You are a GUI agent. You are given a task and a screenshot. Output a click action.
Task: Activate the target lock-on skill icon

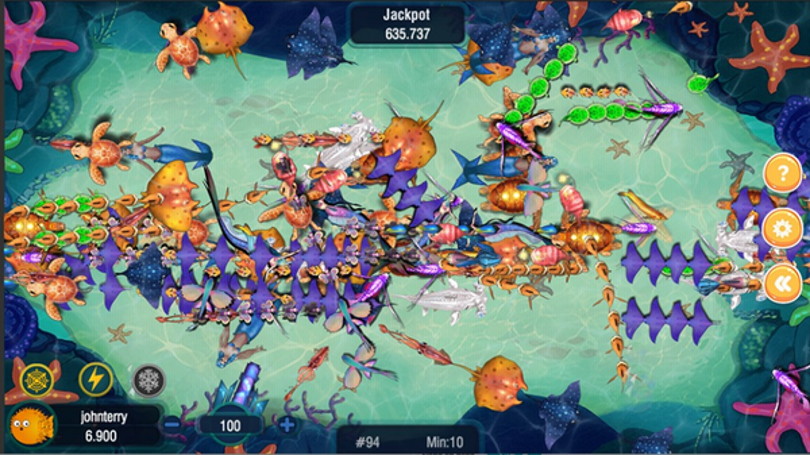tap(36, 379)
